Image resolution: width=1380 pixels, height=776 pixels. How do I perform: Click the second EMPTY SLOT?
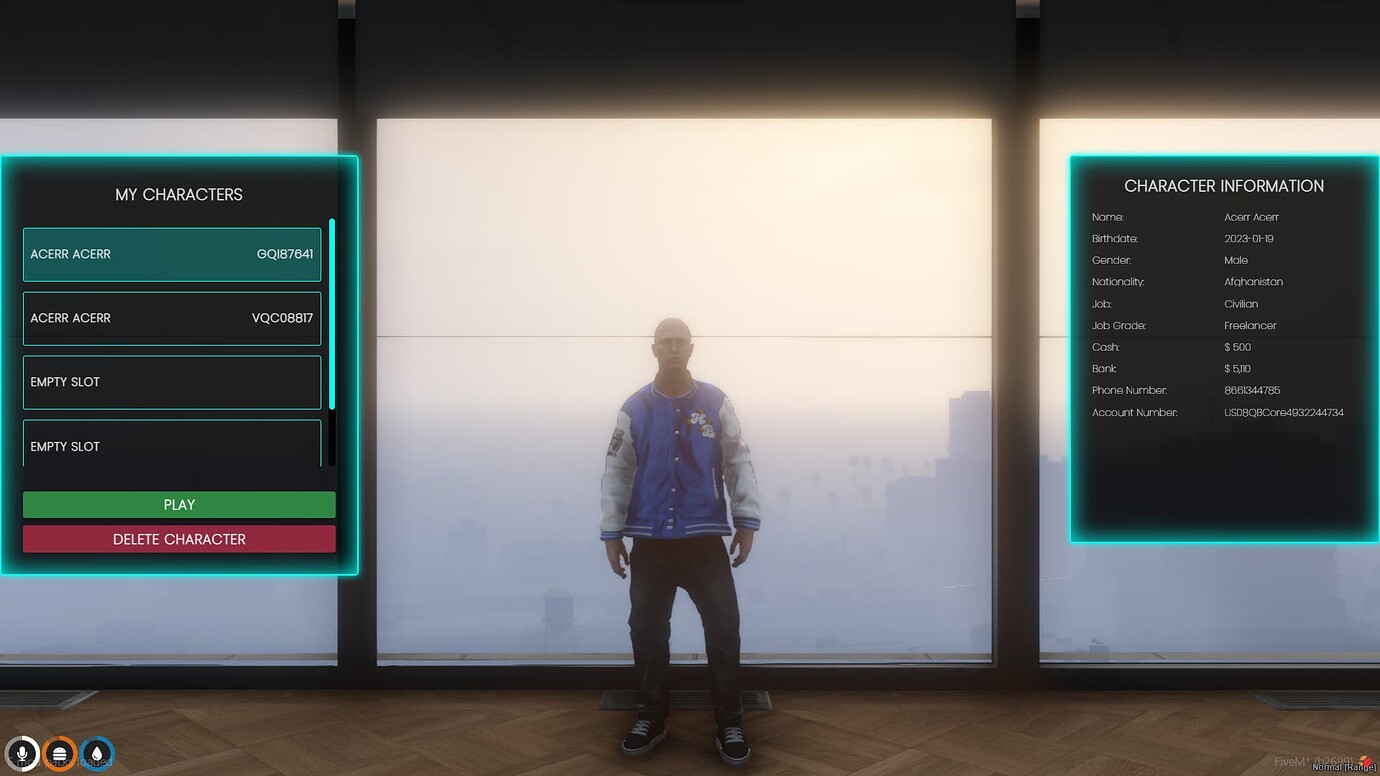171,446
